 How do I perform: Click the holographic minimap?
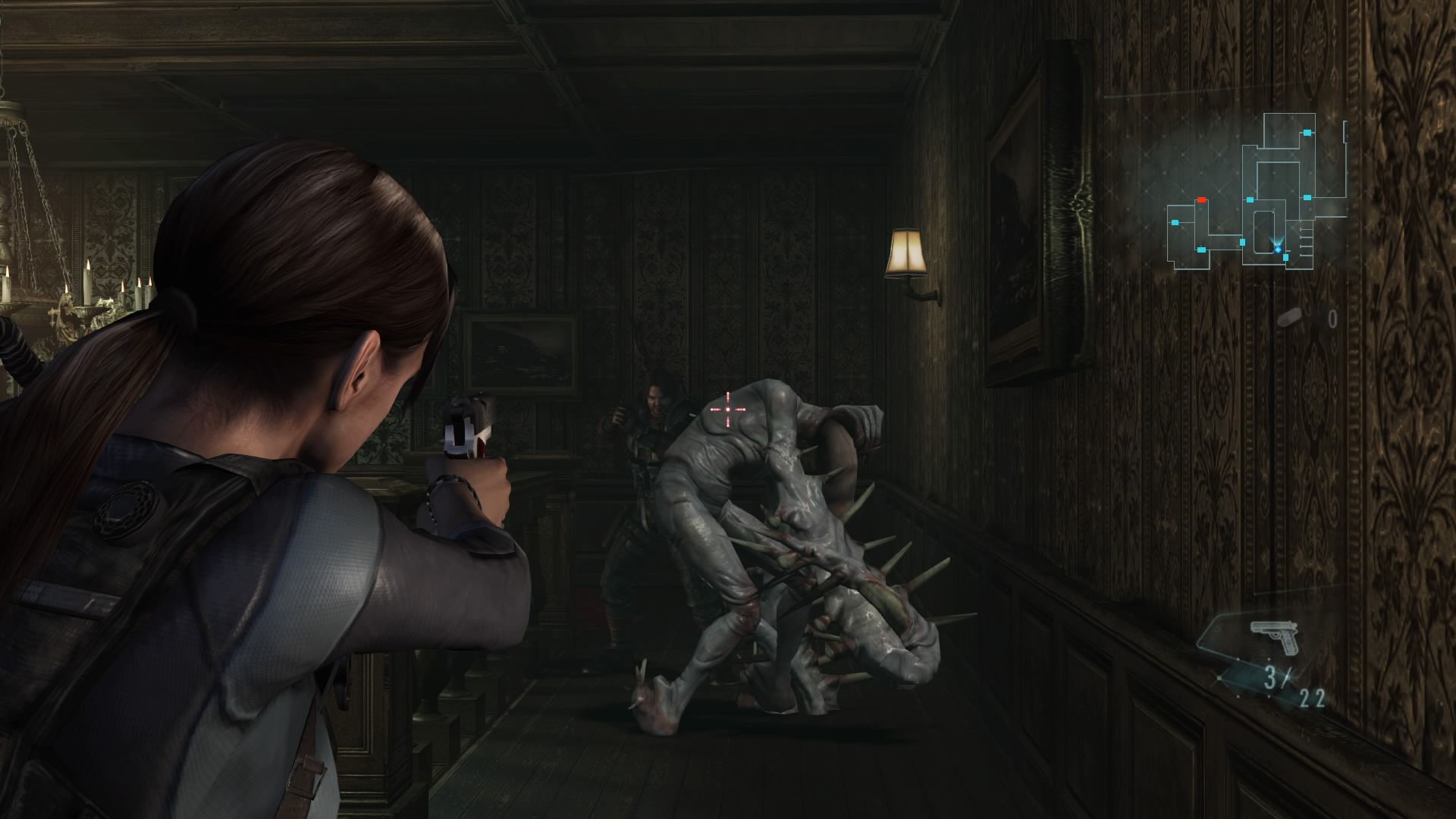[1255, 193]
